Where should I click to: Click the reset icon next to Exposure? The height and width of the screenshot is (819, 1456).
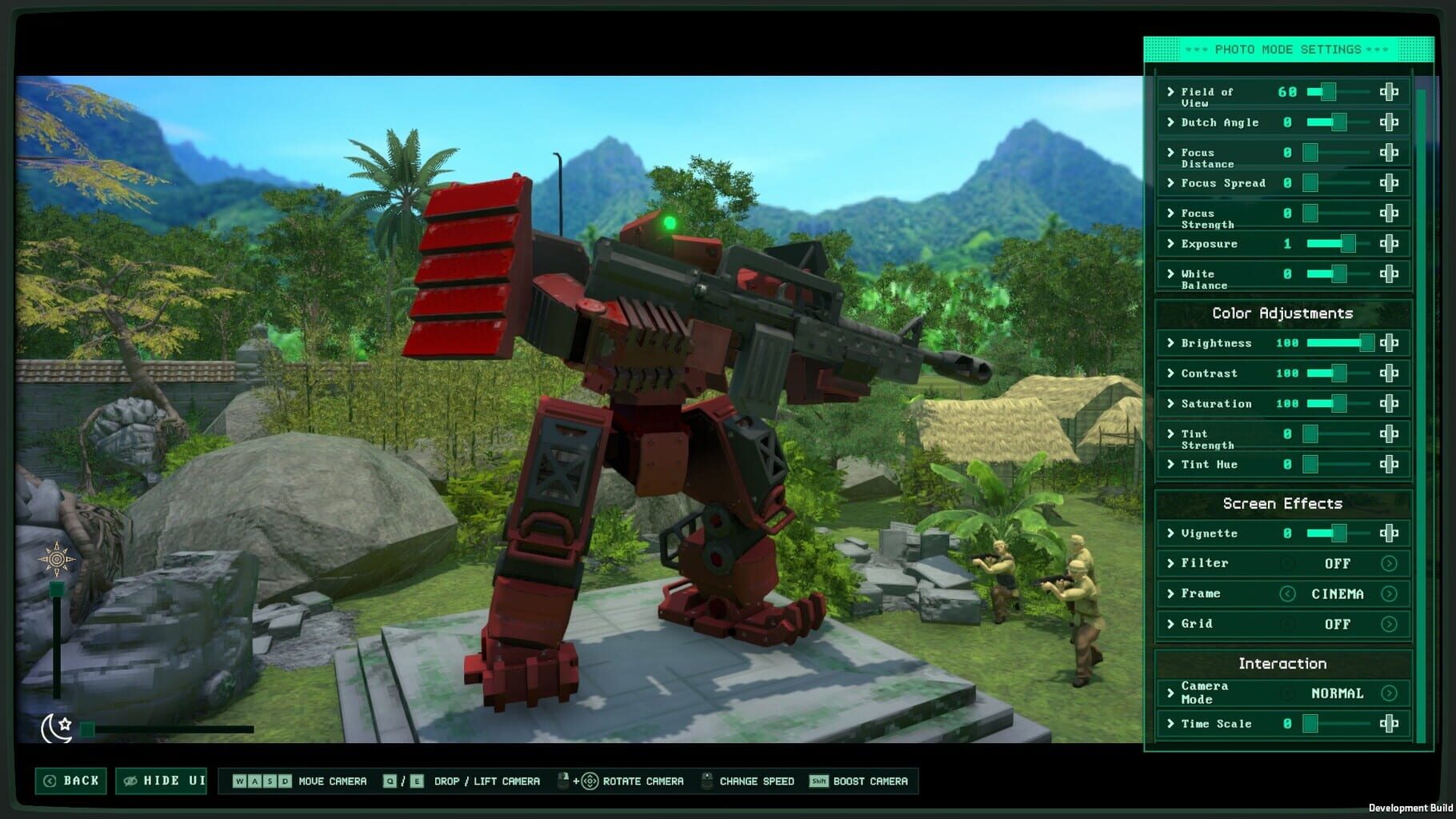click(1389, 244)
